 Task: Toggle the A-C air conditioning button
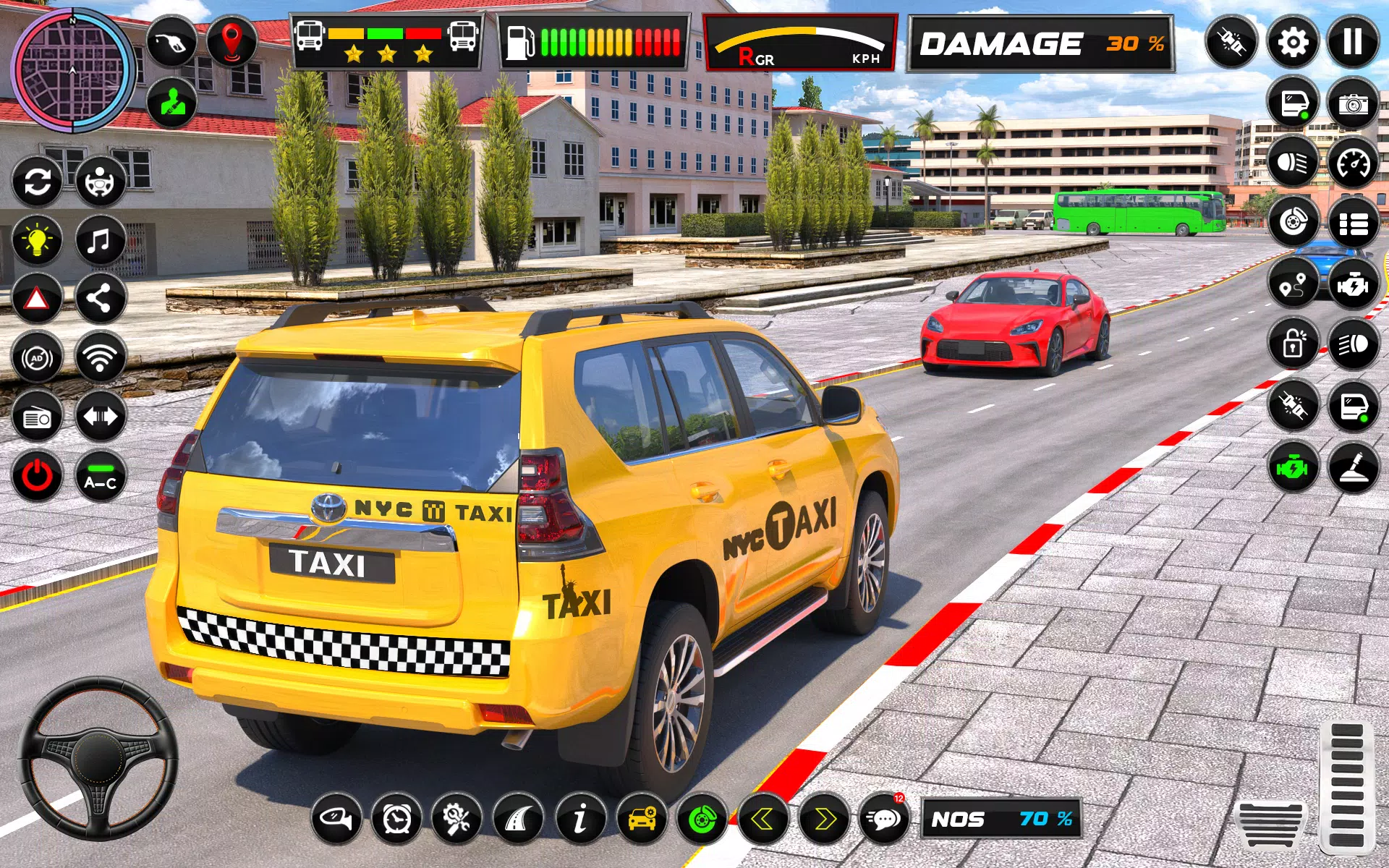(x=100, y=477)
